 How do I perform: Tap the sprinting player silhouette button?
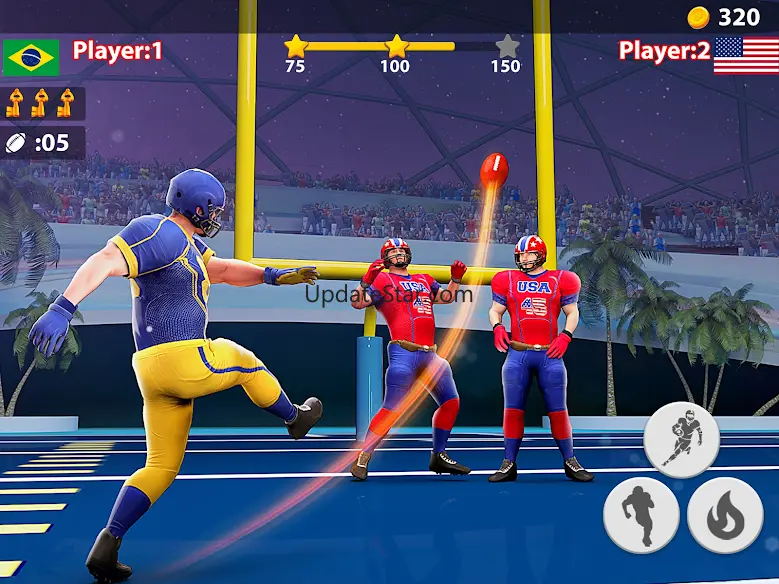point(641,515)
